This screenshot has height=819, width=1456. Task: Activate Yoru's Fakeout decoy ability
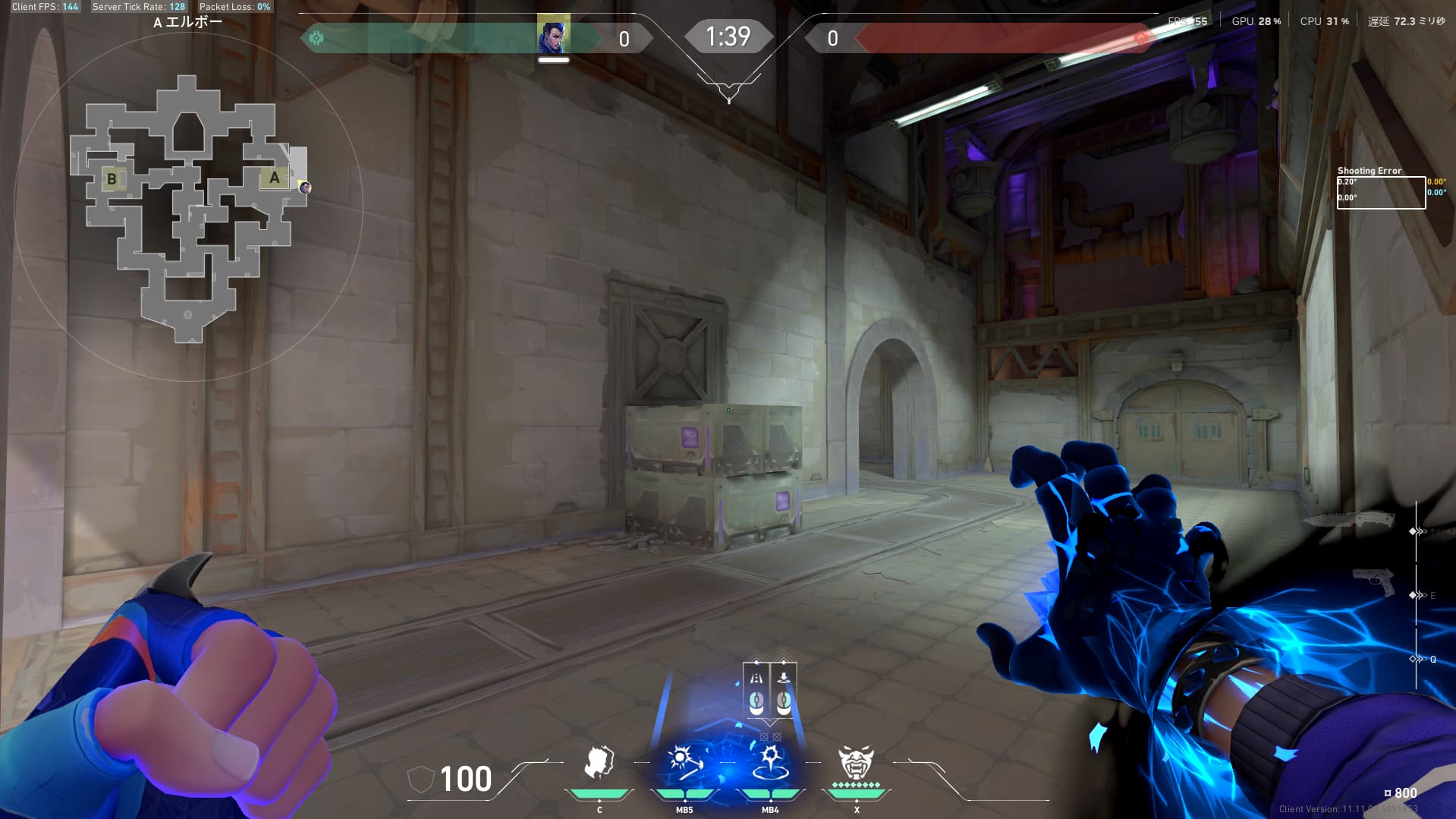coord(599,763)
